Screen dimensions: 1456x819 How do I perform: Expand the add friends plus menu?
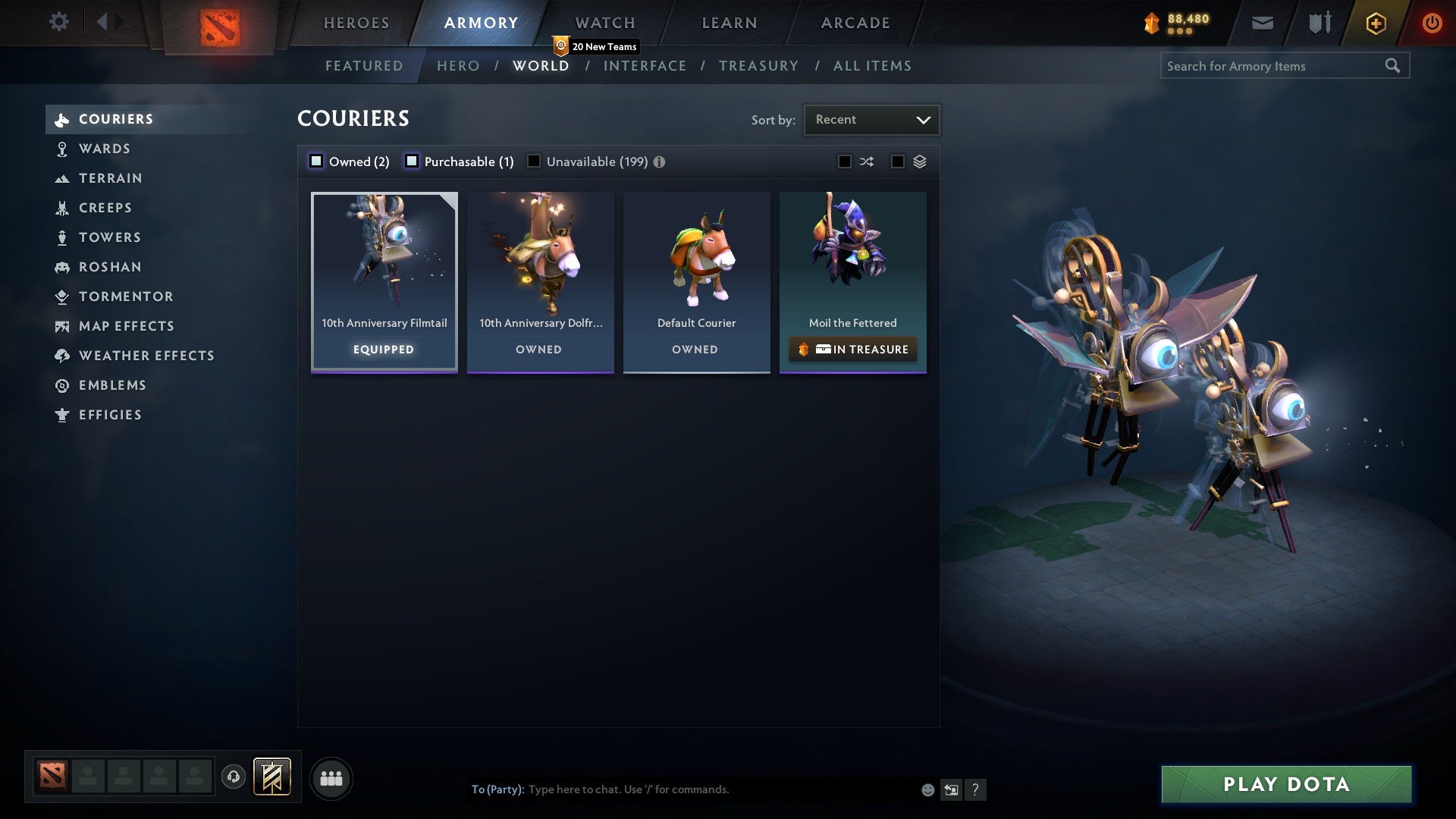(1375, 23)
